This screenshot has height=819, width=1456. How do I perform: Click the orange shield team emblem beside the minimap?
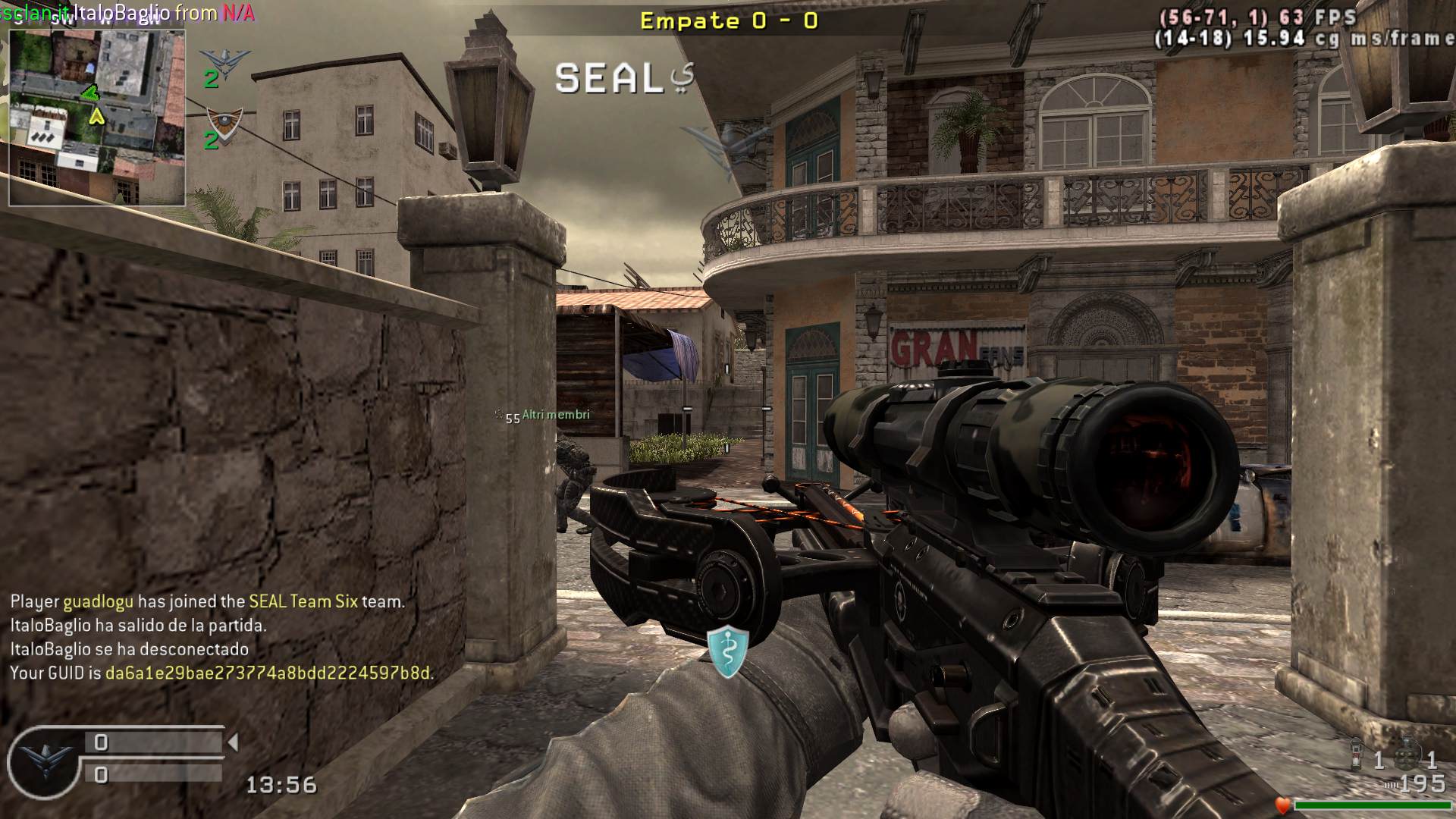pyautogui.click(x=224, y=121)
